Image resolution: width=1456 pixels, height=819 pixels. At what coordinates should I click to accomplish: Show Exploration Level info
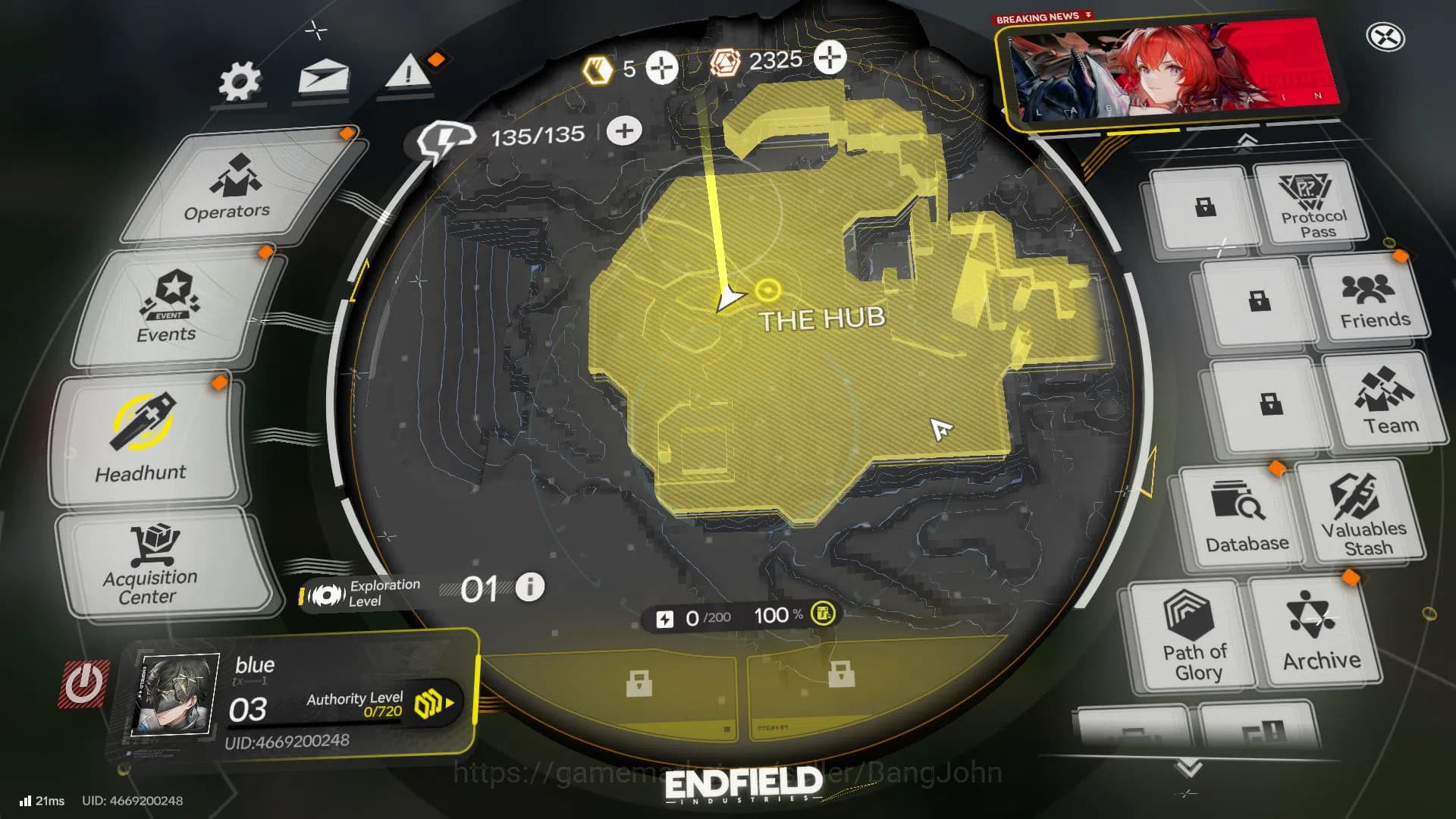[x=529, y=587]
